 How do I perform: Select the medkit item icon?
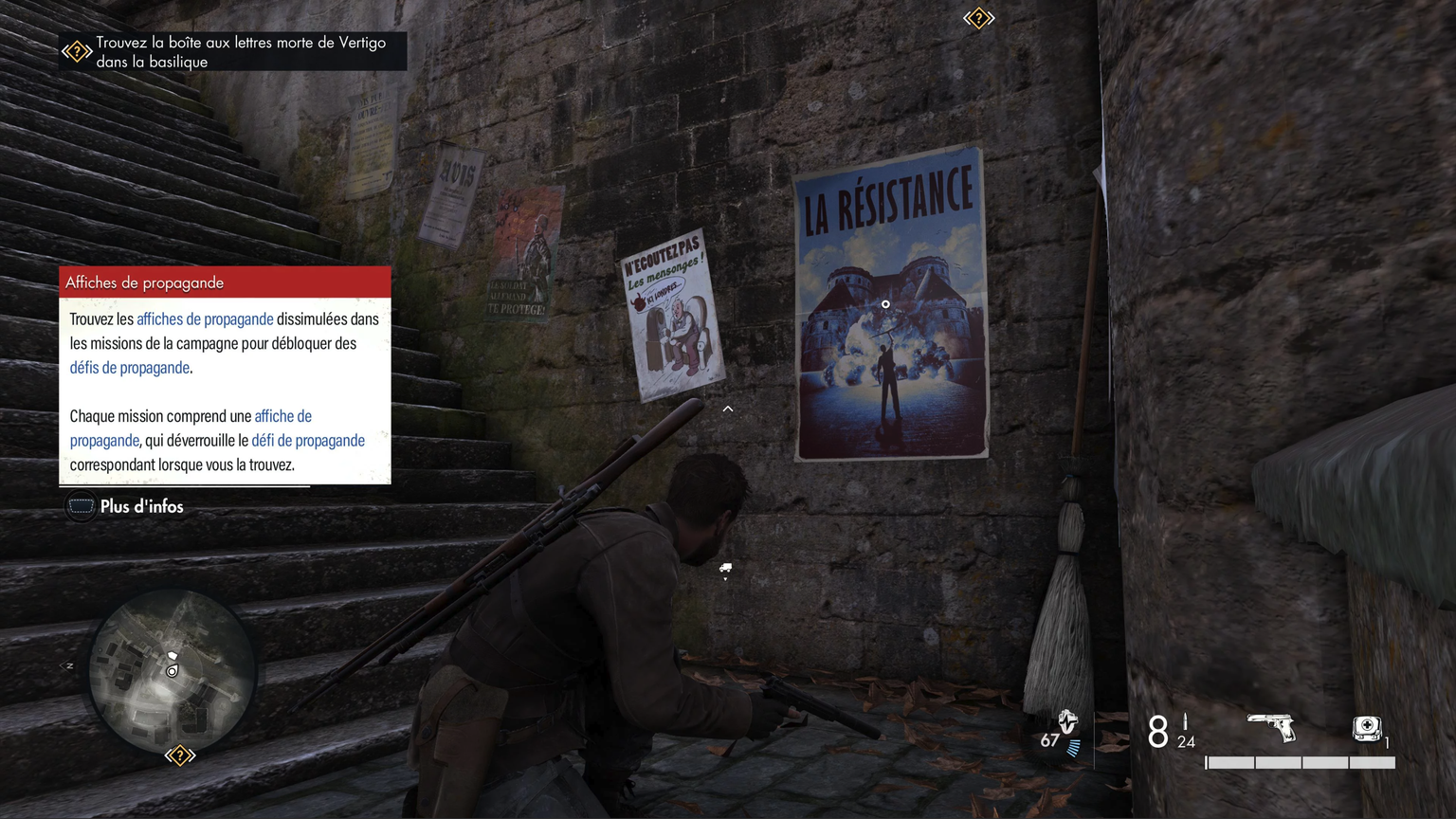pos(1366,728)
